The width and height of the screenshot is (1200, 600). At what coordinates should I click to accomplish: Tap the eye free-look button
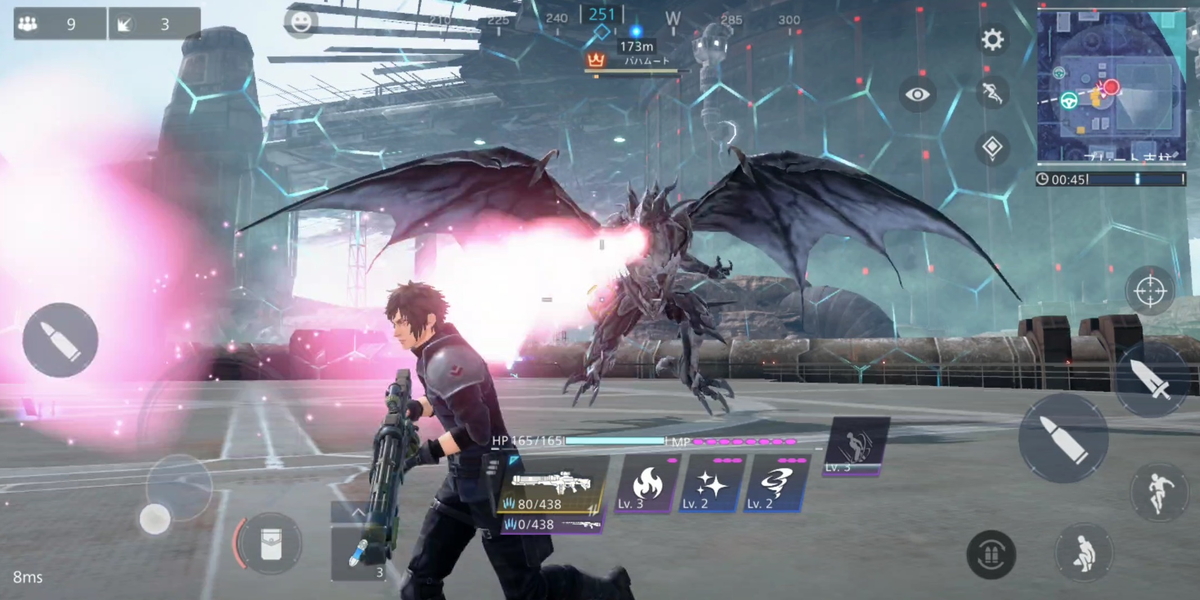pyautogui.click(x=917, y=95)
